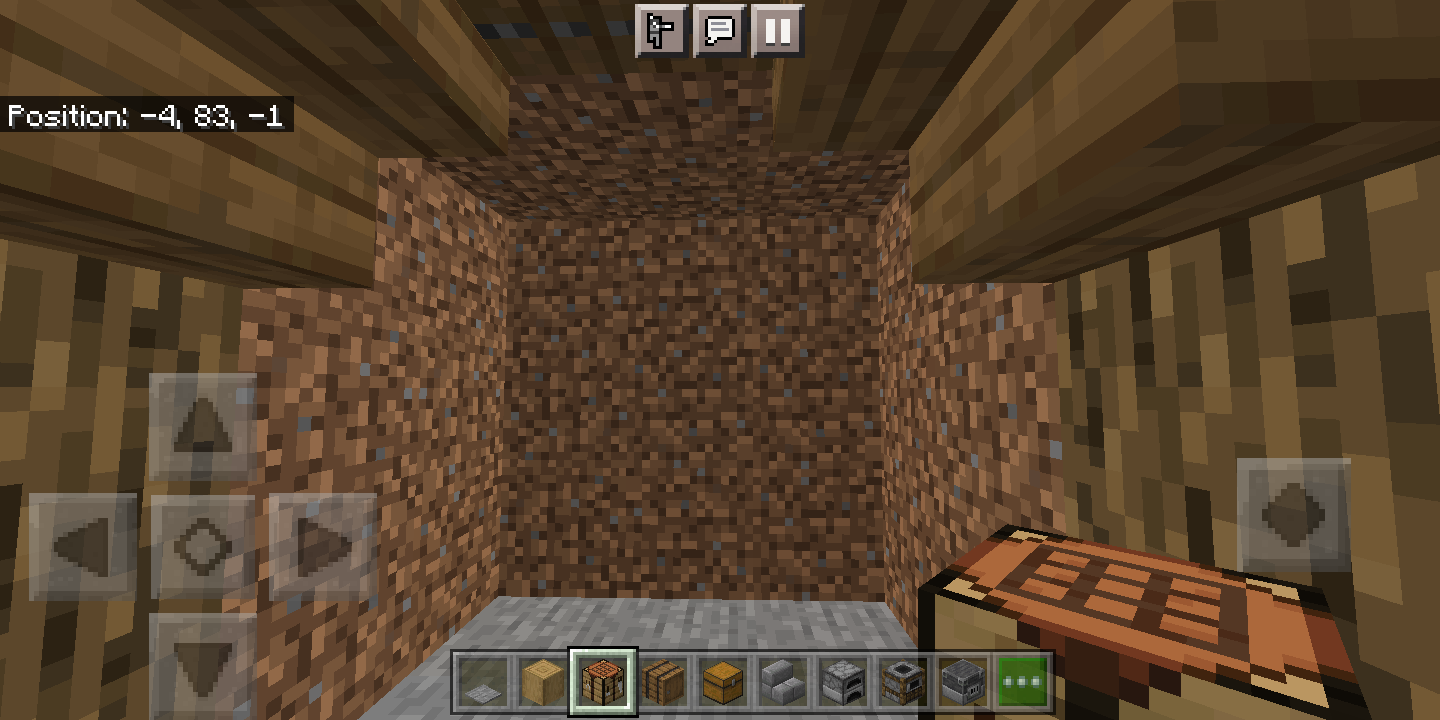Open the chat window
Image resolution: width=1440 pixels, height=720 pixels.
pos(721,31)
